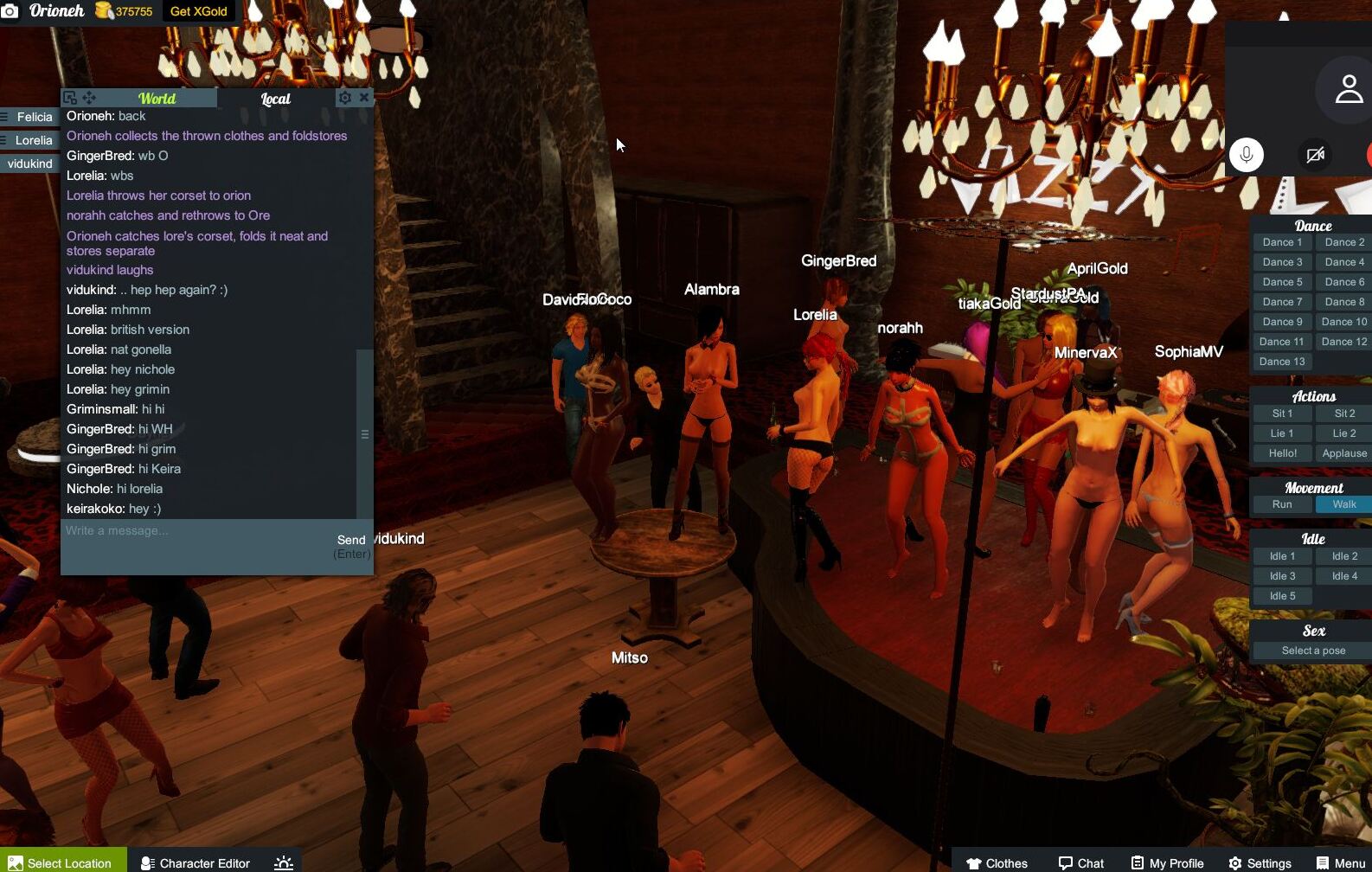Open the chat settings gear
Viewport: 1372px width, 872px height.
pos(345,97)
